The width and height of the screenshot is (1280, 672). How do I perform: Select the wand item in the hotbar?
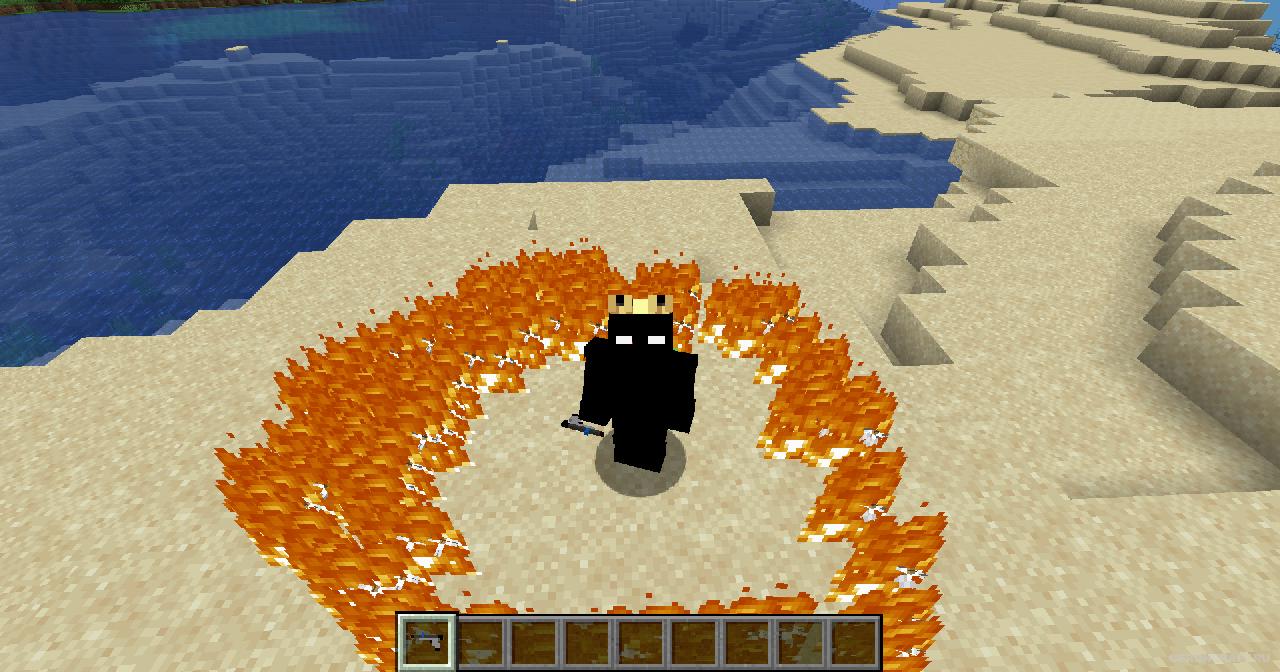pyautogui.click(x=427, y=641)
